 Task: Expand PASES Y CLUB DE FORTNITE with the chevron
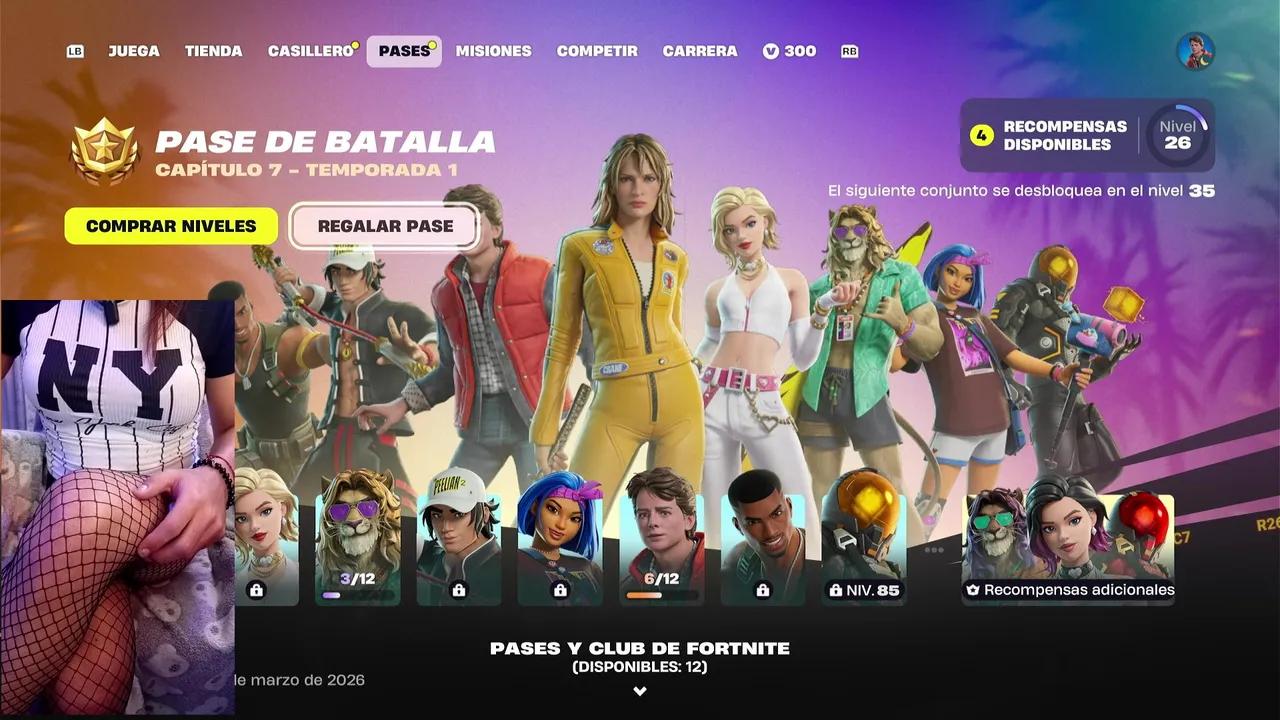(x=639, y=689)
